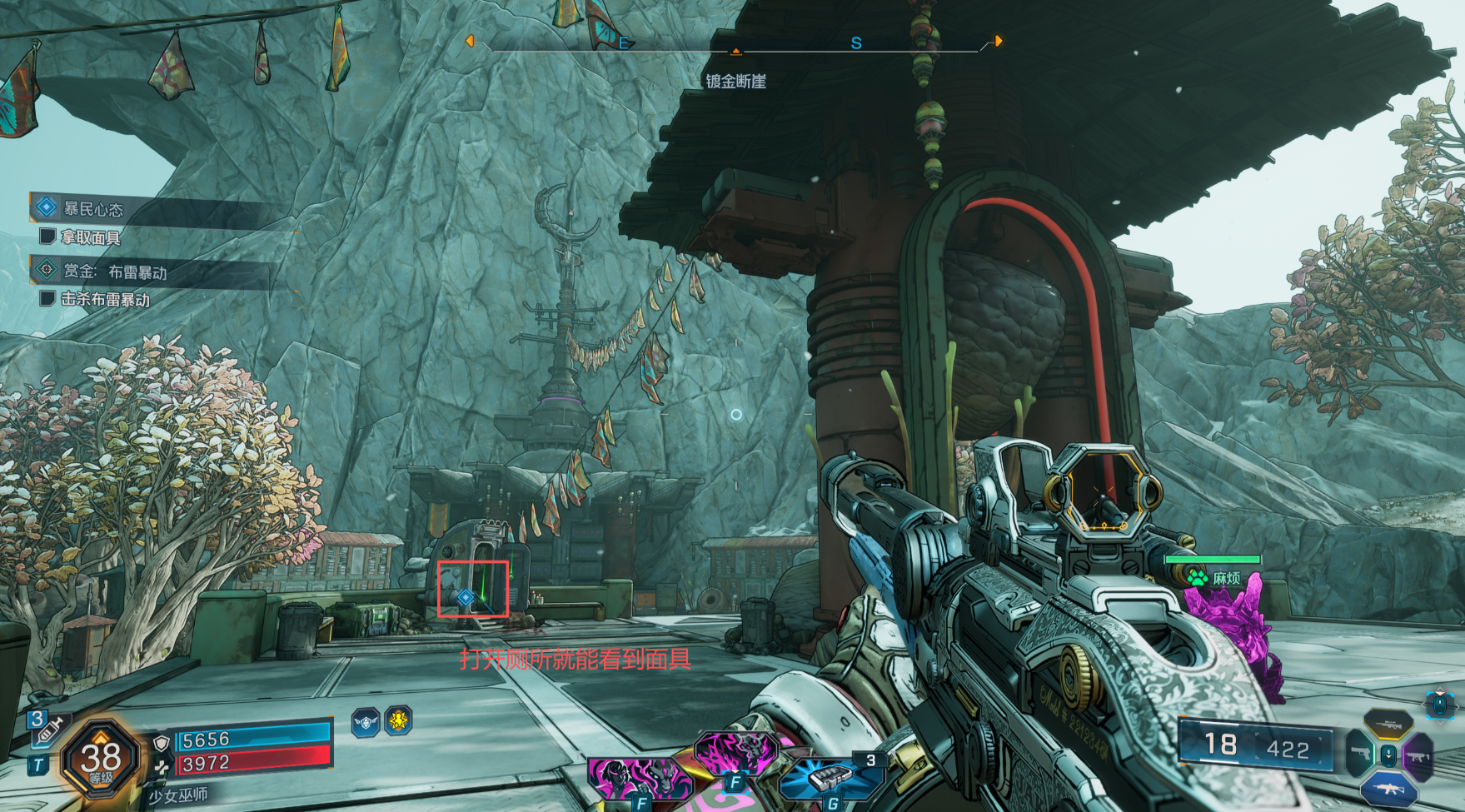This screenshot has height=812, width=1465.
Task: Equip the pistol weapon slot
Action: (1359, 755)
